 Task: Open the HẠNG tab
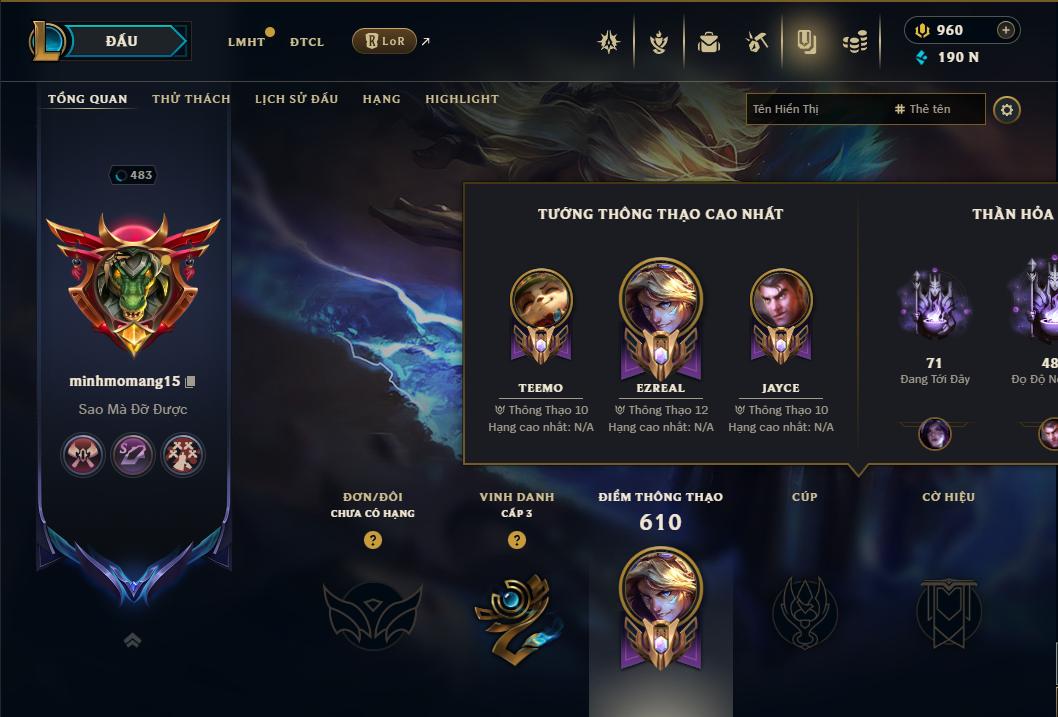(x=381, y=99)
